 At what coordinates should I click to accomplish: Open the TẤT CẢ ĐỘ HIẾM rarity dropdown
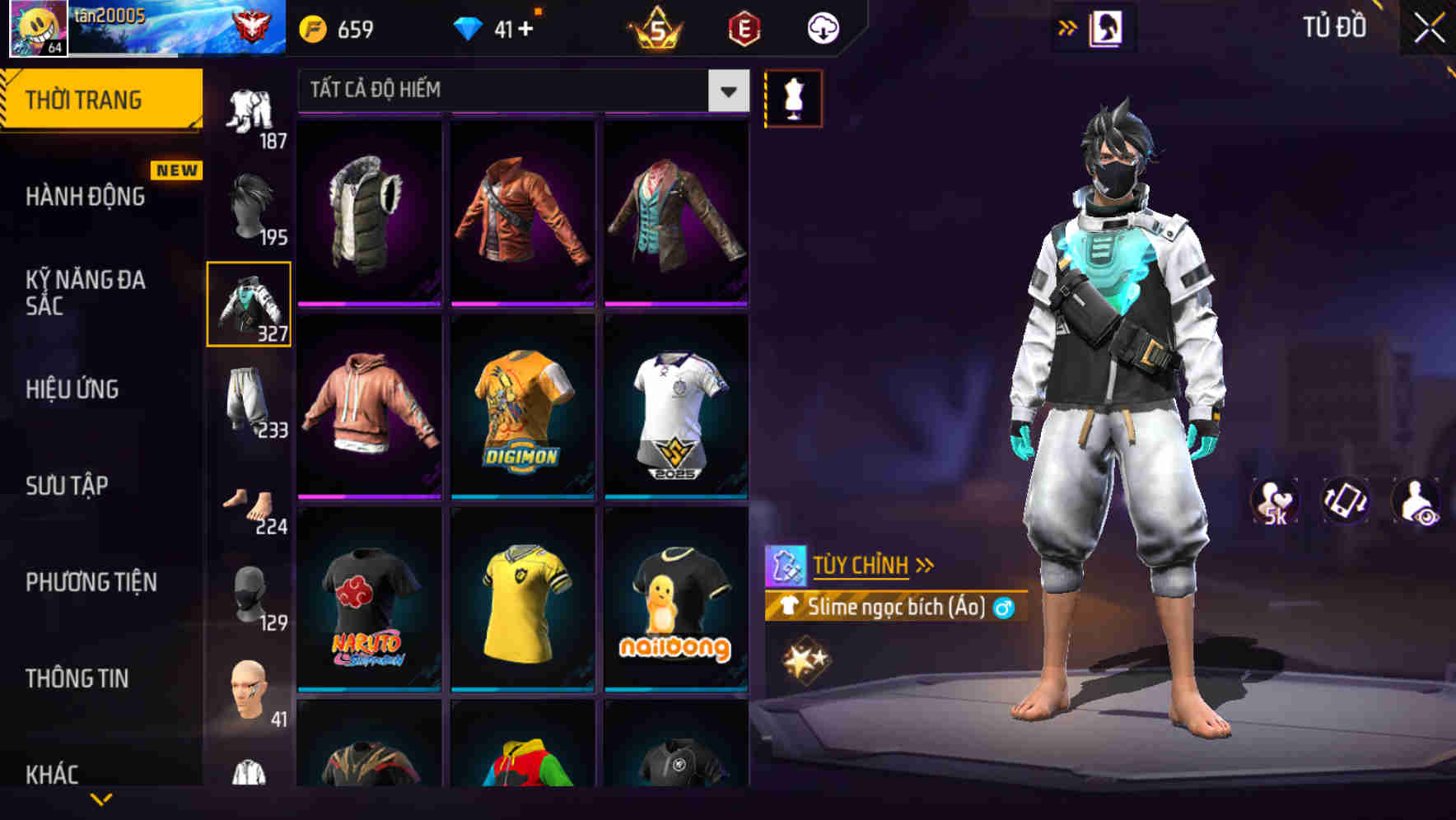pos(519,90)
